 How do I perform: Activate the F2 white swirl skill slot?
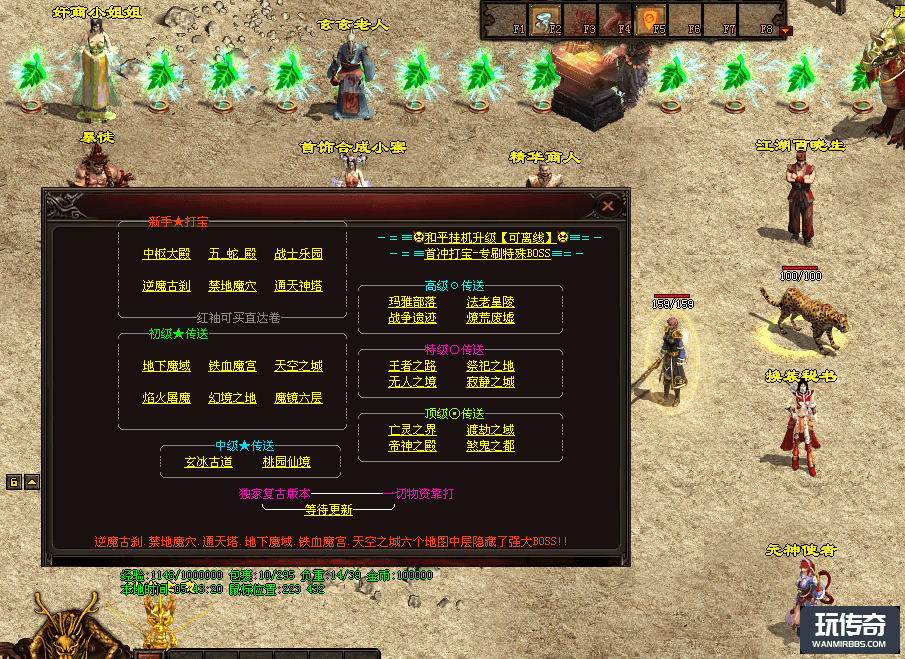click(x=545, y=20)
